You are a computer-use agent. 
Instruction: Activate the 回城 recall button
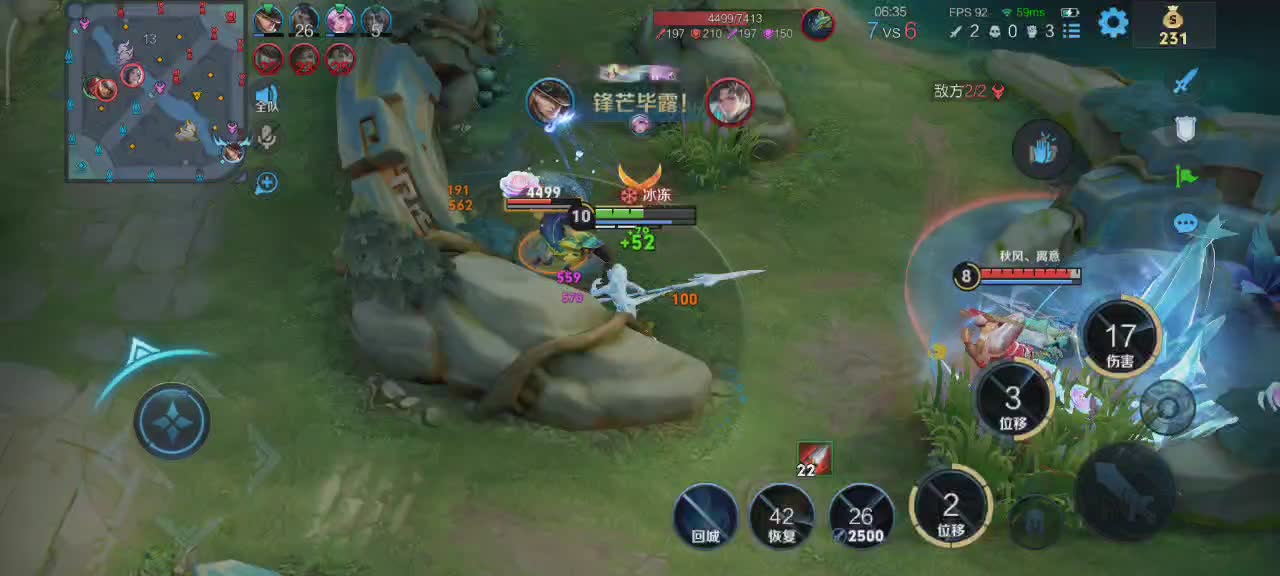[705, 516]
